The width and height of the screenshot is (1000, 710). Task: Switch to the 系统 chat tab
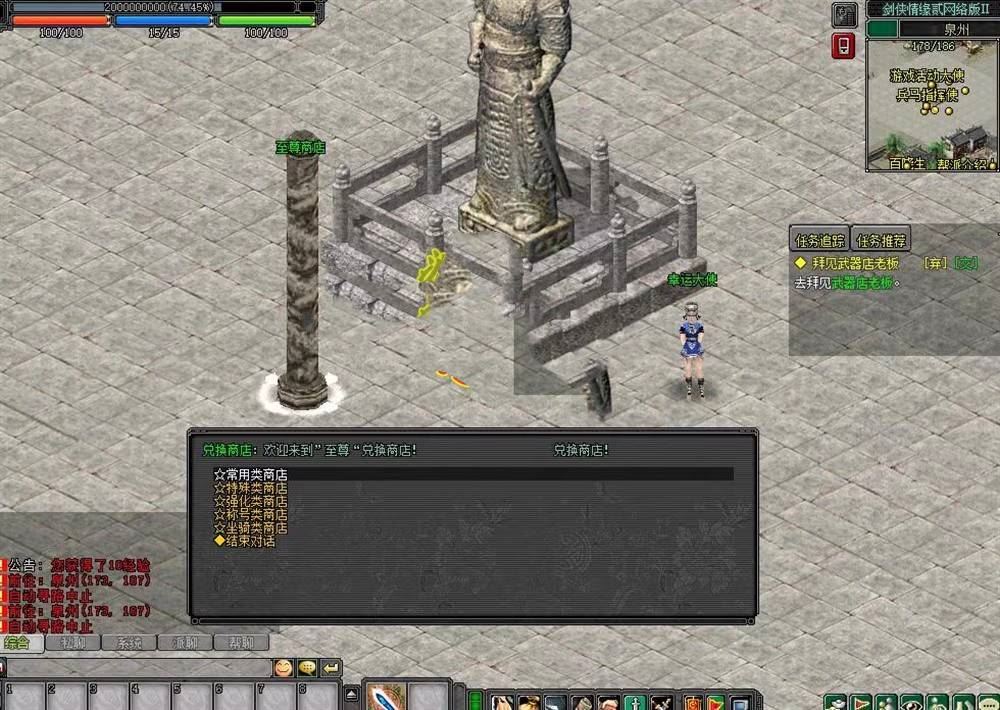point(129,643)
